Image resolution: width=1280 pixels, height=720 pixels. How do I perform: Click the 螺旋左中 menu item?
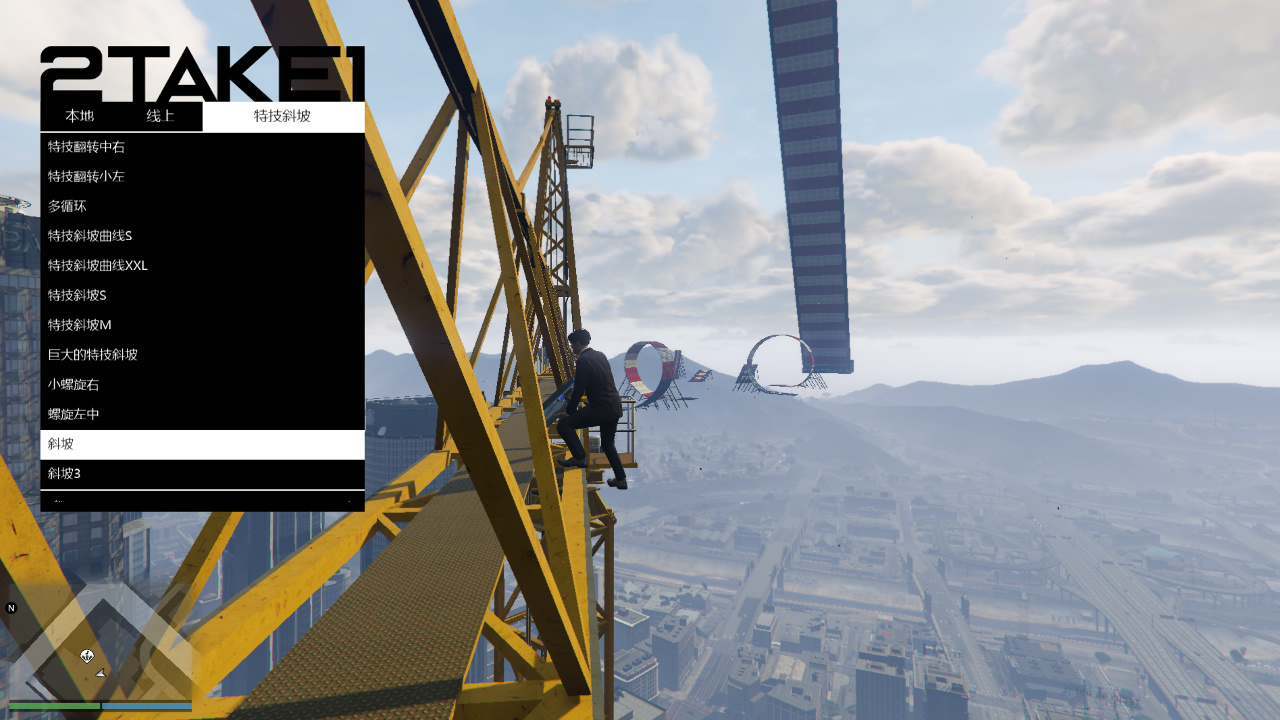[x=202, y=414]
